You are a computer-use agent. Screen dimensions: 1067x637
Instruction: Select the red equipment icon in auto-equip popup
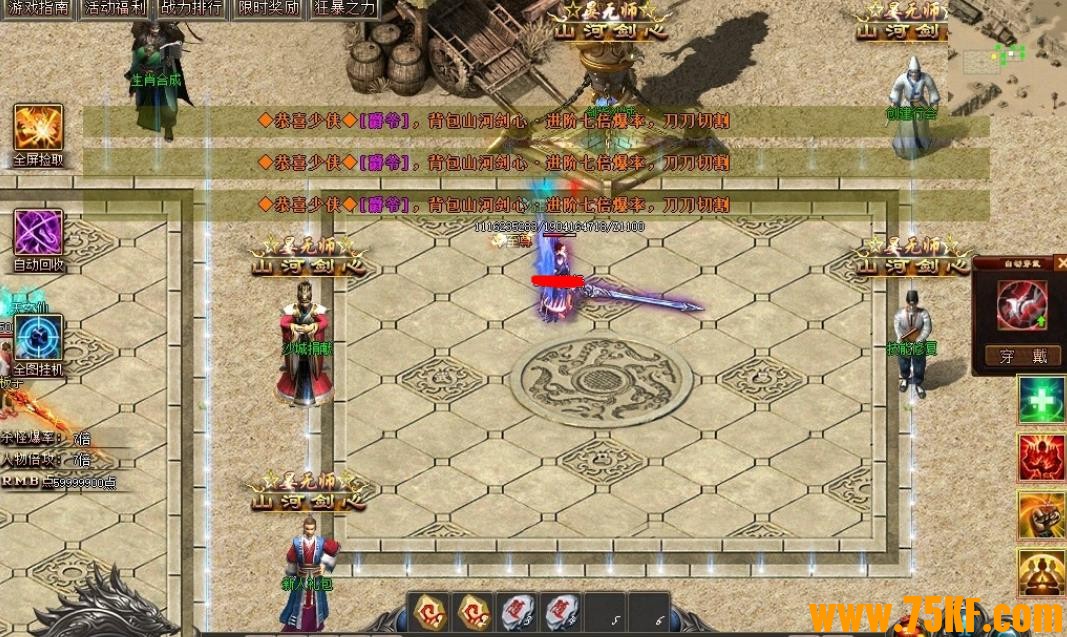(x=1021, y=305)
